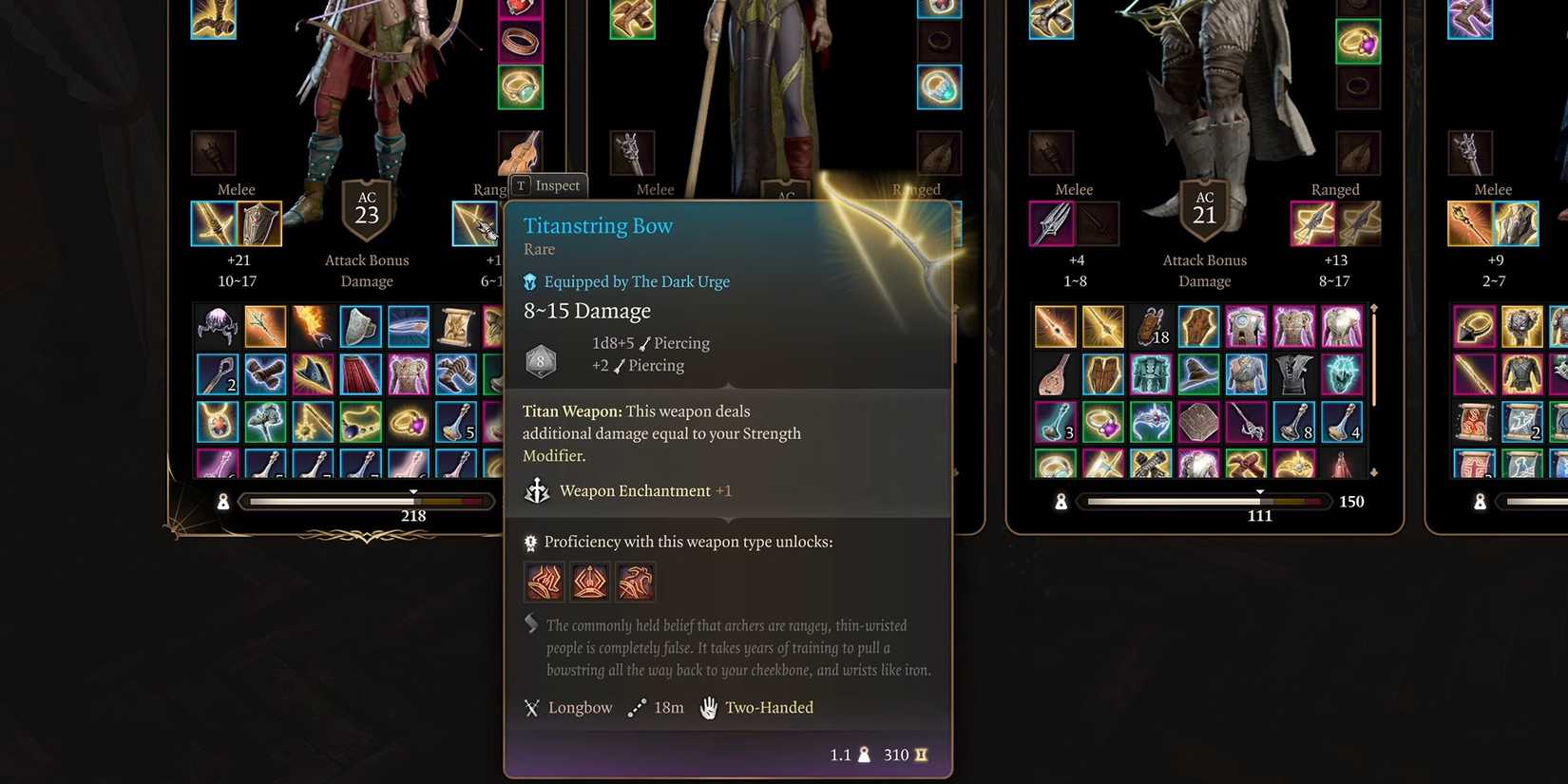Click the middle proficiency unlock skill icon
The image size is (1568, 784).
pos(589,582)
